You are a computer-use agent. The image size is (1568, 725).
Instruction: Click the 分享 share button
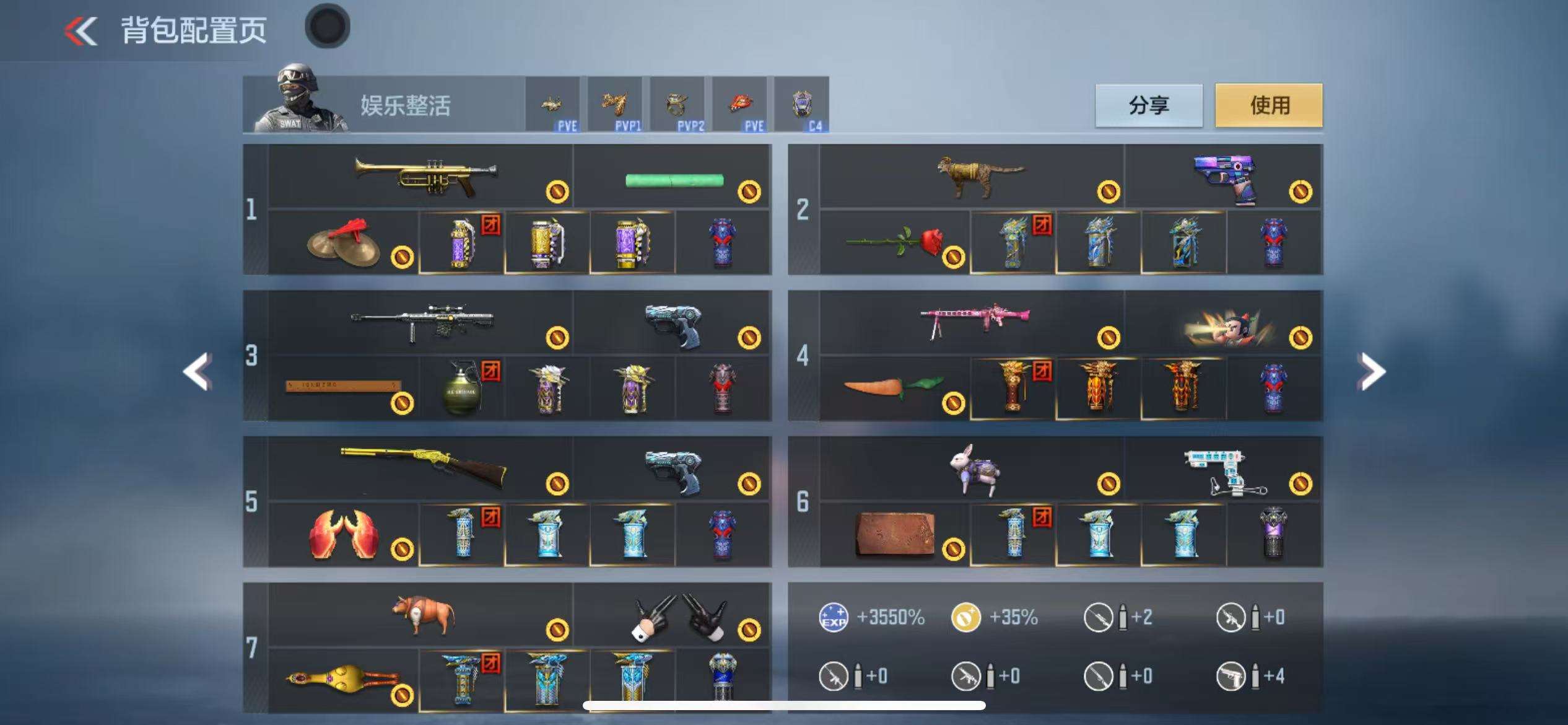[x=1149, y=105]
